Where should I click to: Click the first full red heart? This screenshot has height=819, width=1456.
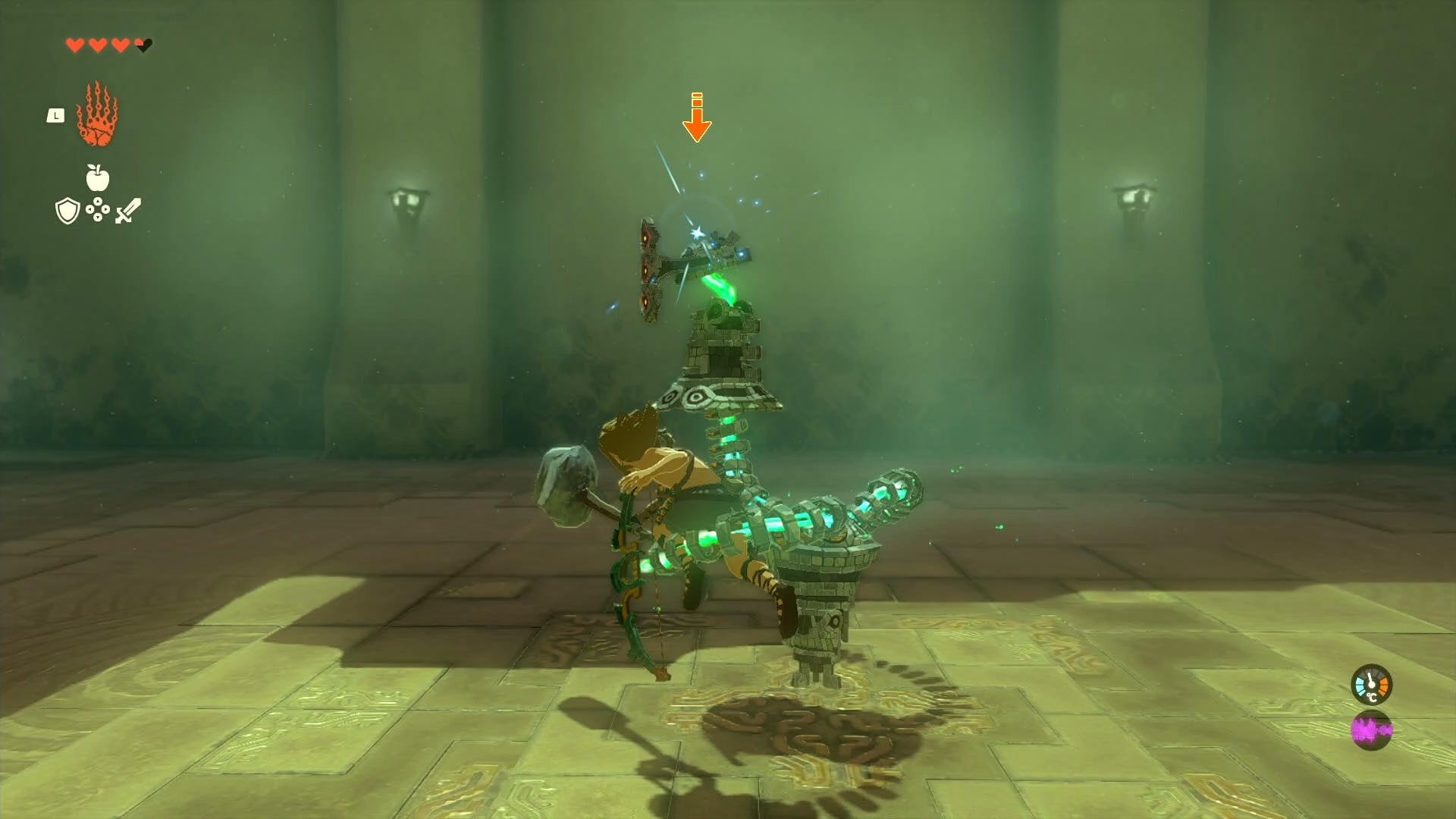(74, 44)
